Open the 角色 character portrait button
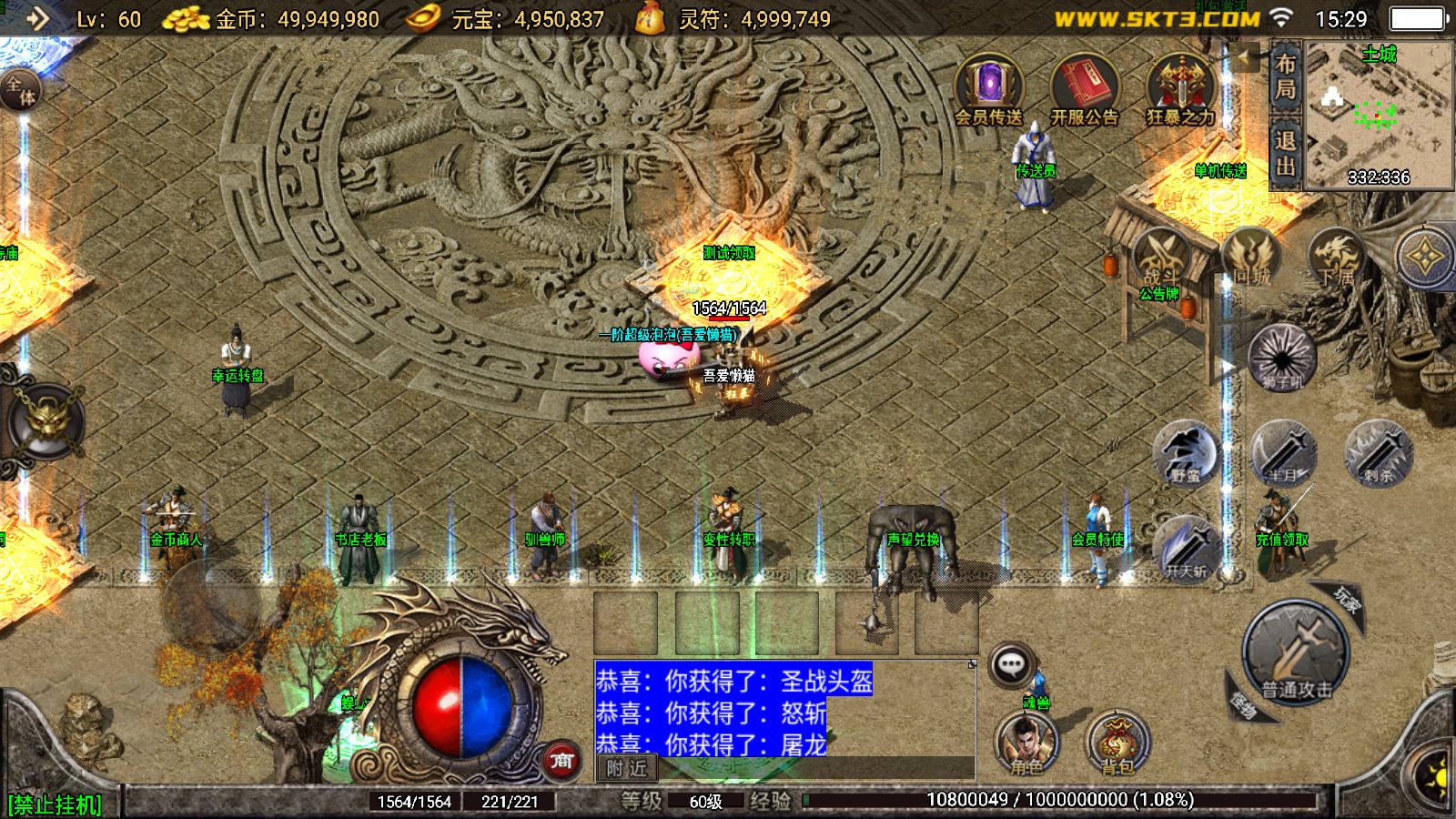 click(x=1026, y=742)
